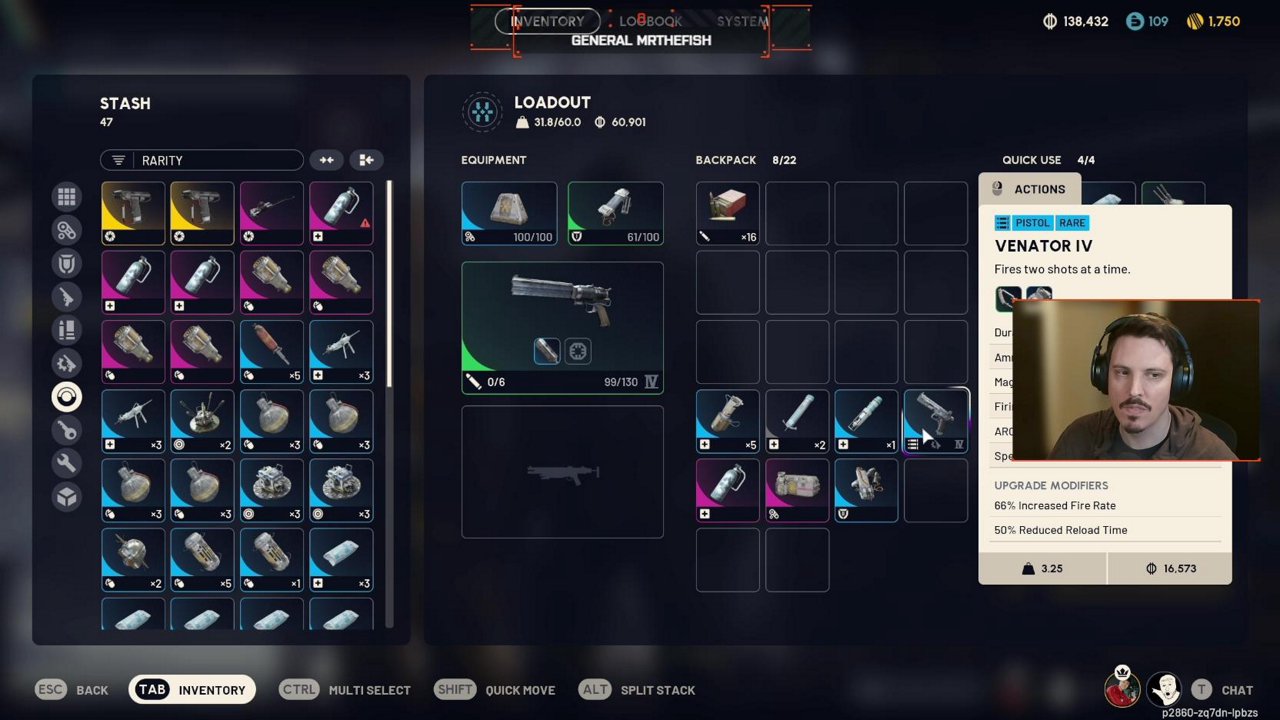Switch to the Logbook tab
1280x720 pixels.
(x=650, y=21)
